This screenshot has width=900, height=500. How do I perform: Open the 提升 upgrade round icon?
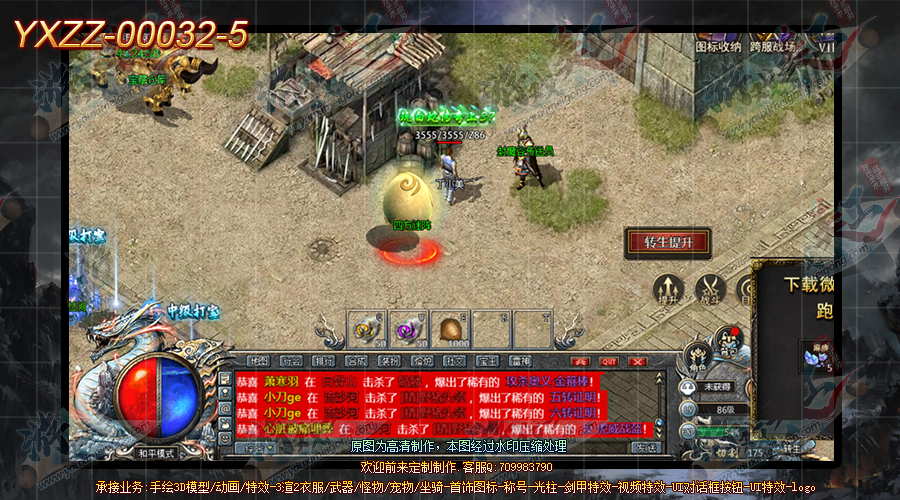click(x=667, y=289)
